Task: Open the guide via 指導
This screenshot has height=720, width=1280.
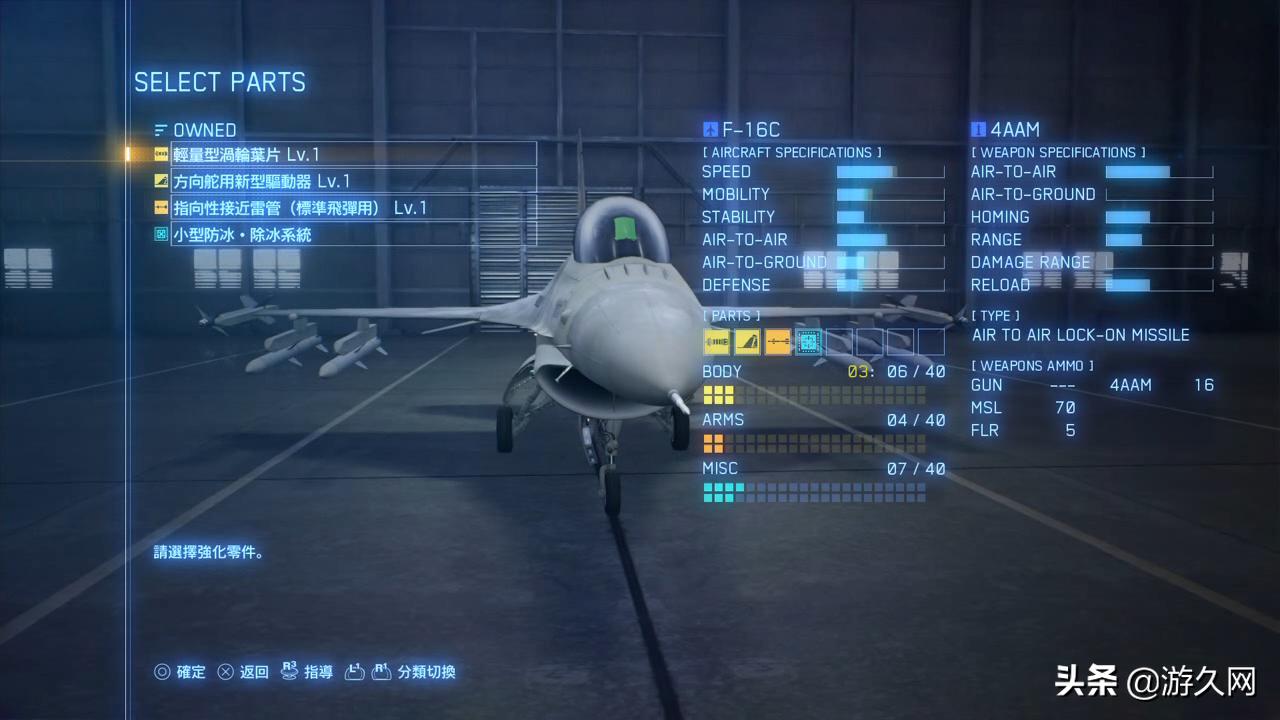Action: pyautogui.click(x=318, y=672)
